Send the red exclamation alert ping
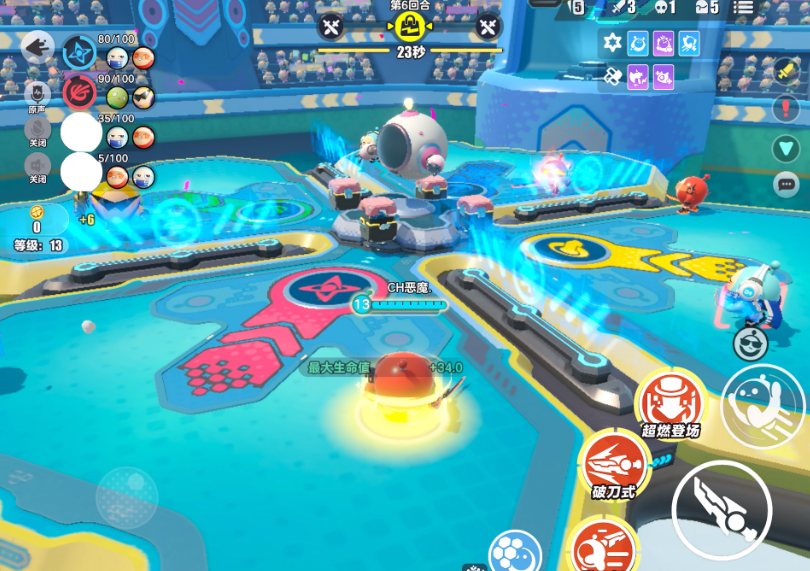 click(x=786, y=109)
